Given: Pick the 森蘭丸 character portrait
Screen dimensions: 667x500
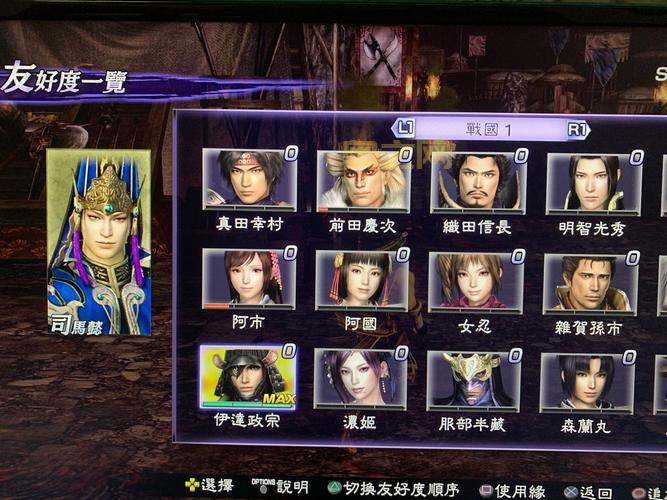Looking at the screenshot, I should click(x=588, y=382).
